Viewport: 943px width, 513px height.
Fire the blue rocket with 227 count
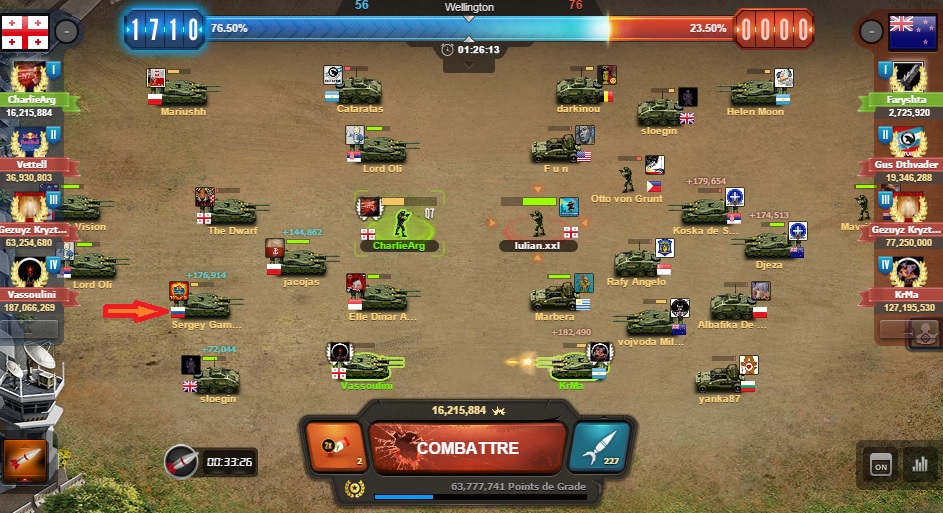[601, 447]
